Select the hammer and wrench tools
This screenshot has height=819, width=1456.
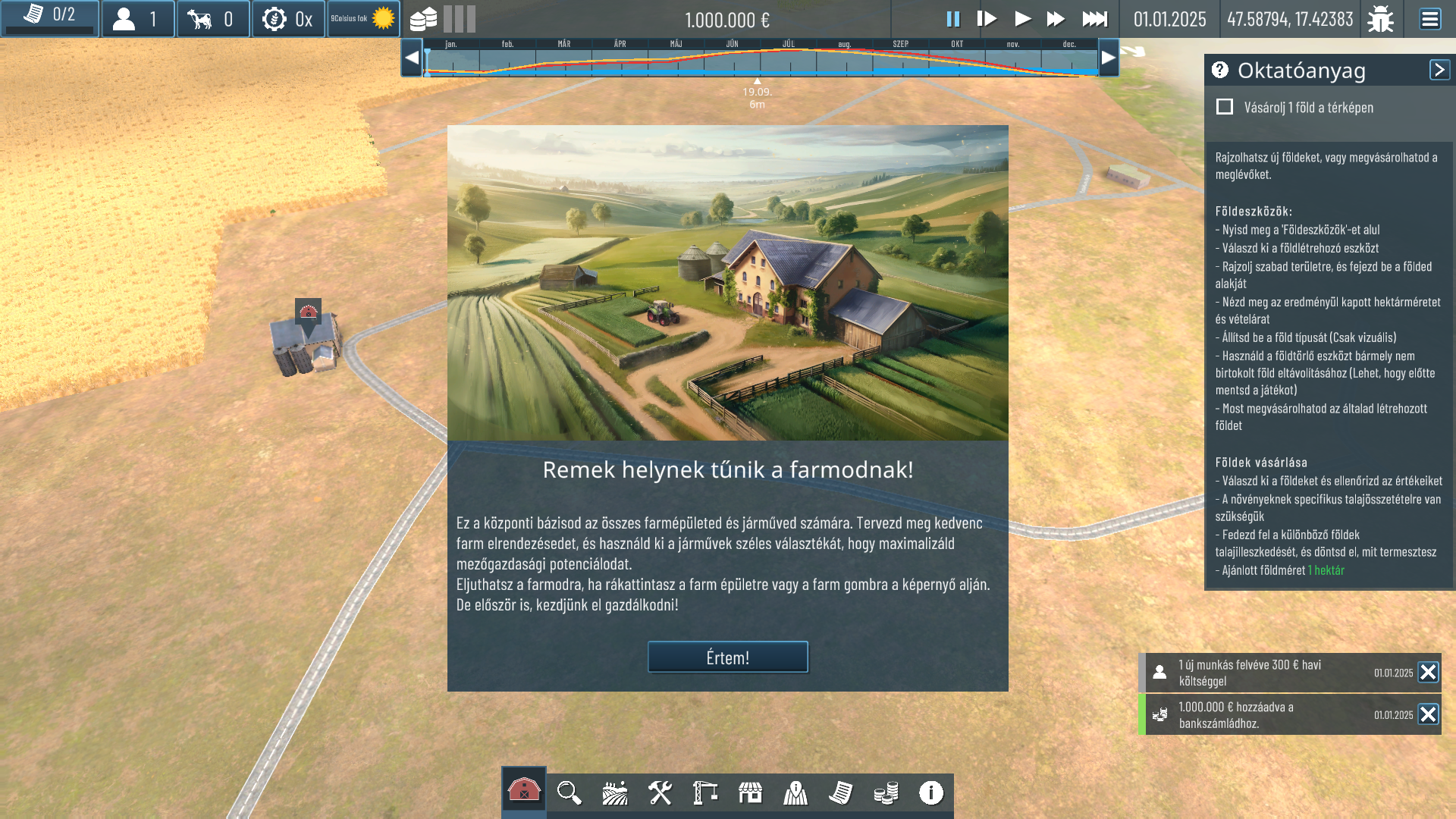point(660,793)
